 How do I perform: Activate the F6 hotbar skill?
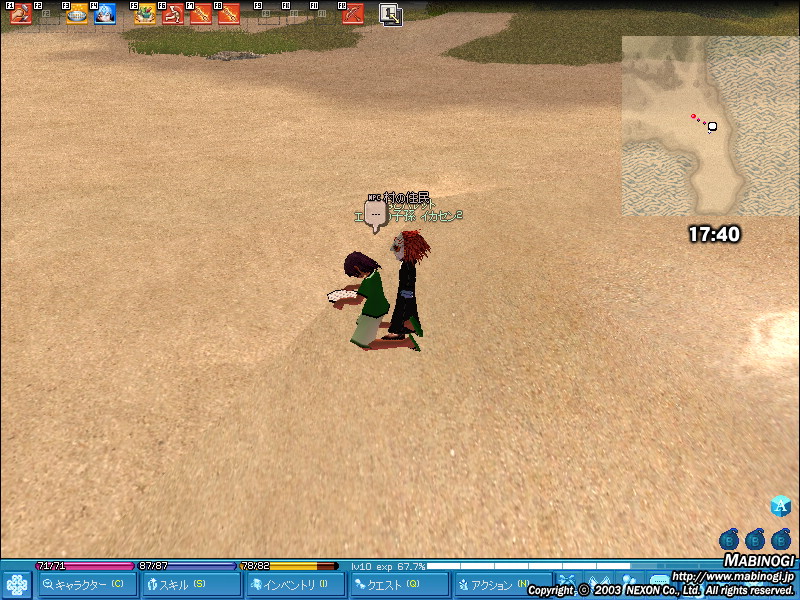pyautogui.click(x=173, y=14)
